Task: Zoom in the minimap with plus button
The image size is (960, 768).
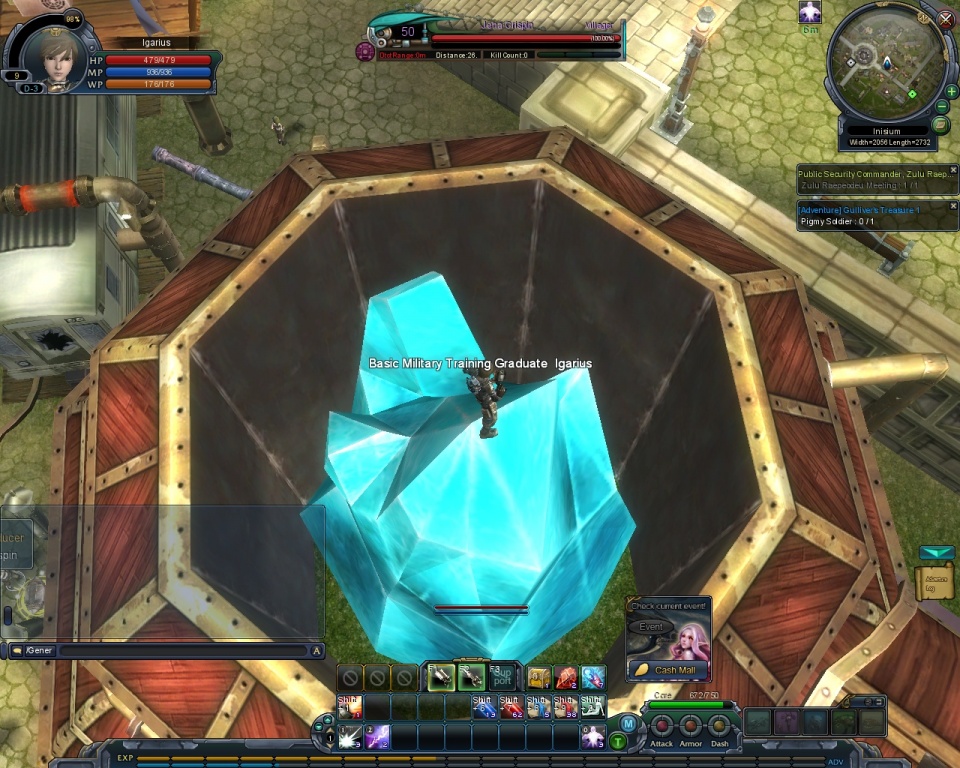Action: [950, 91]
